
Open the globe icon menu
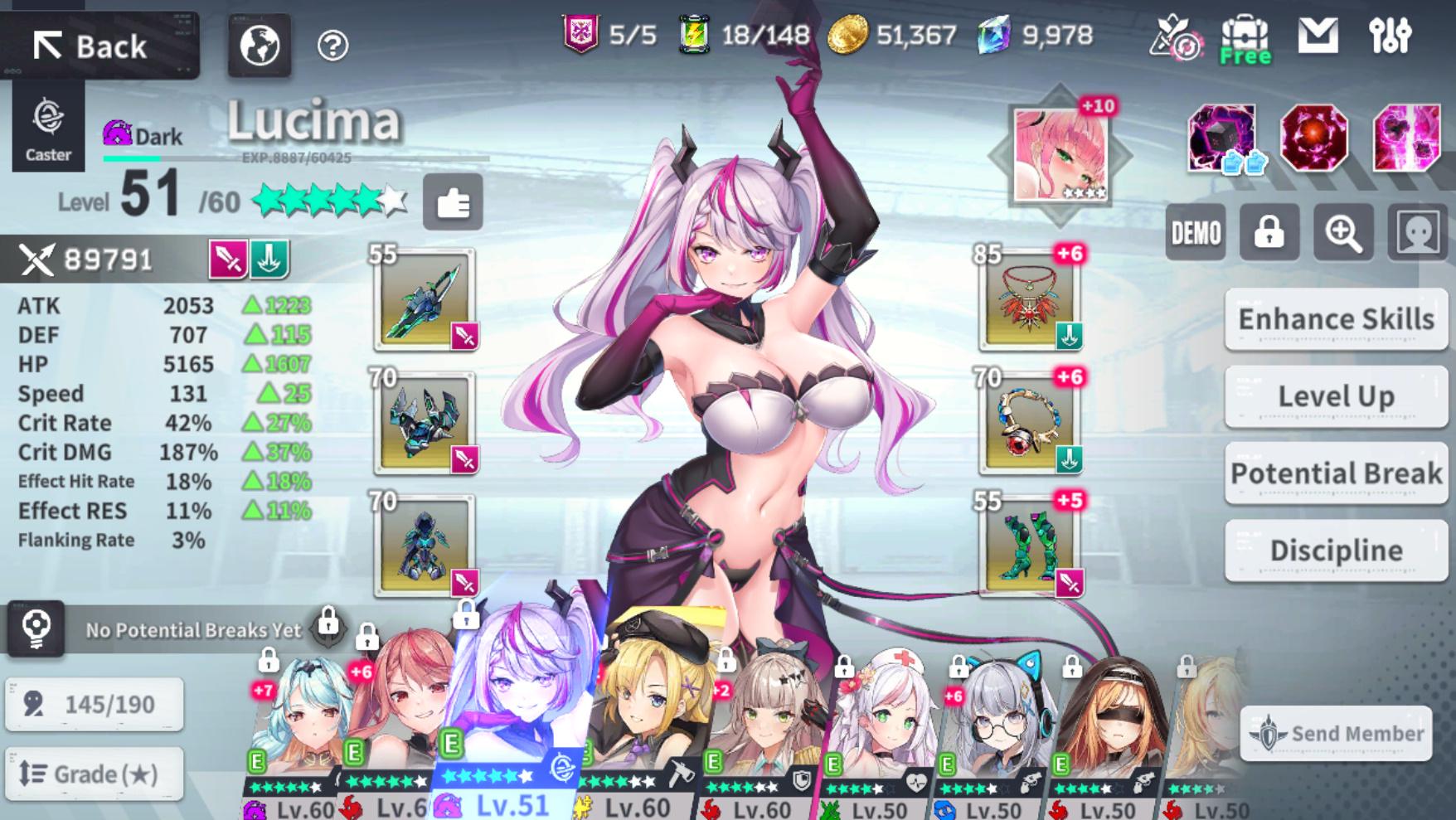click(x=260, y=45)
